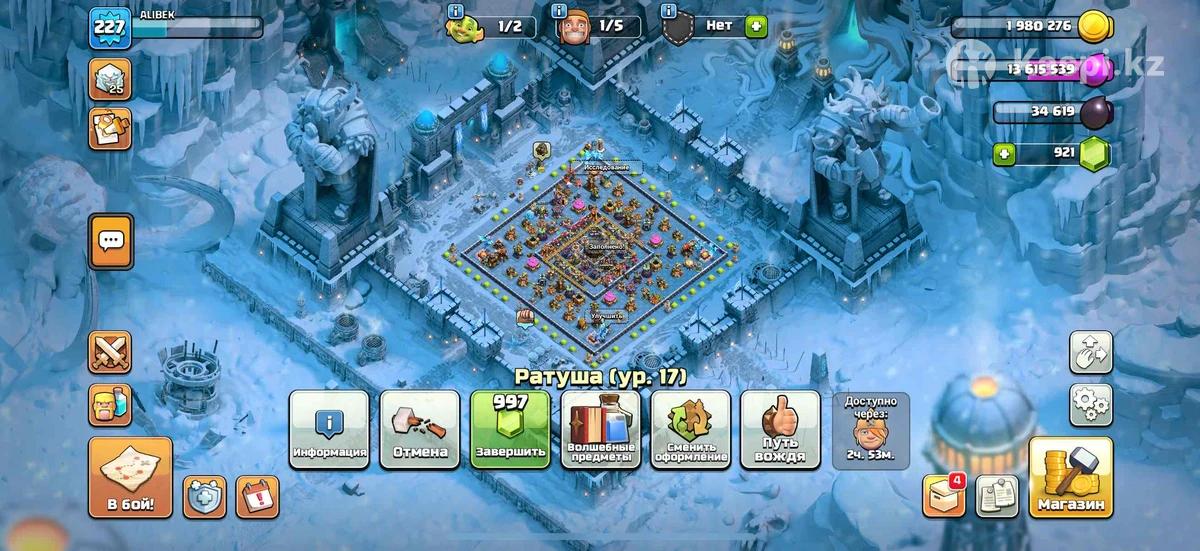Open the Магазин shop
Image resolution: width=1200 pixels, height=551 pixels.
pos(1070,479)
